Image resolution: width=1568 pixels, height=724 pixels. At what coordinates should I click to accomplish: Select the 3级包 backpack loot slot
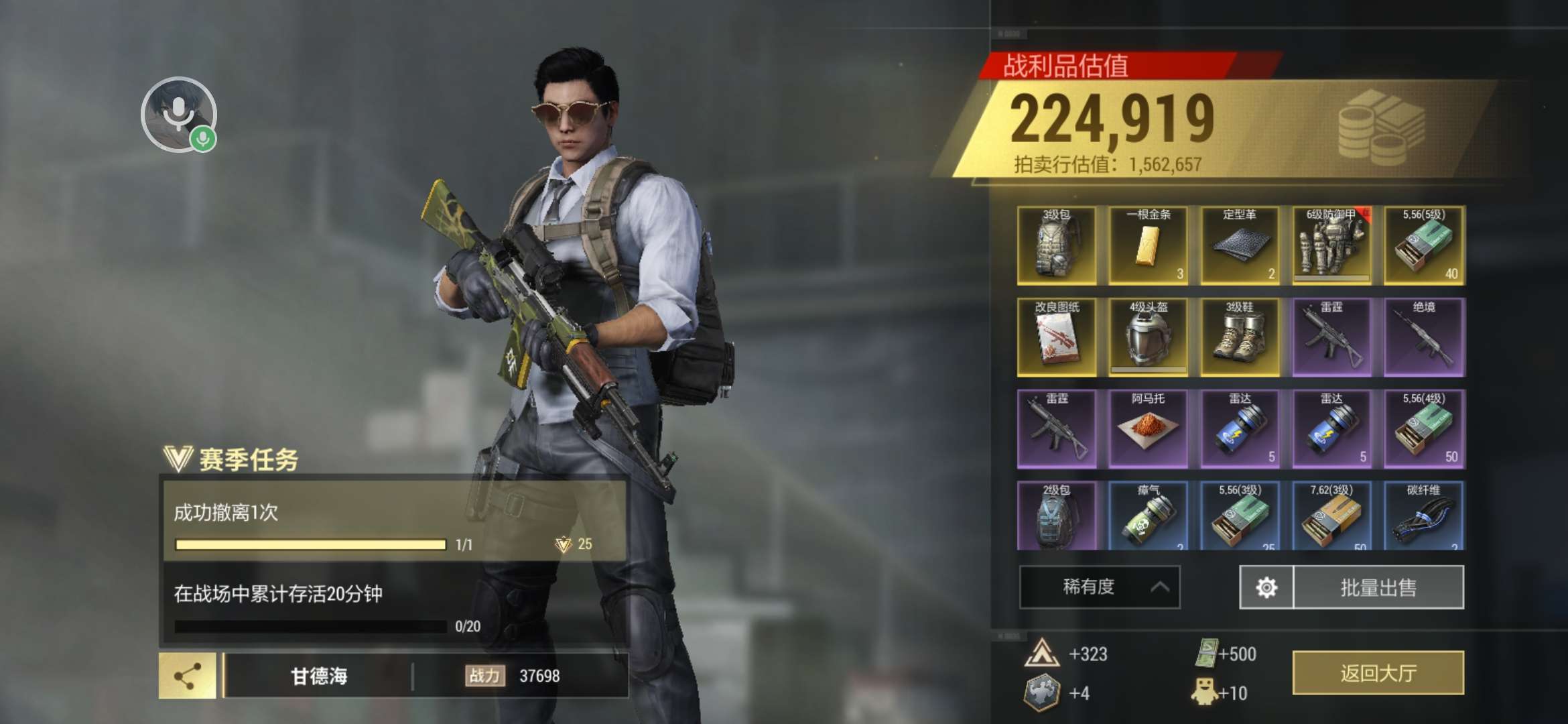(x=1057, y=245)
